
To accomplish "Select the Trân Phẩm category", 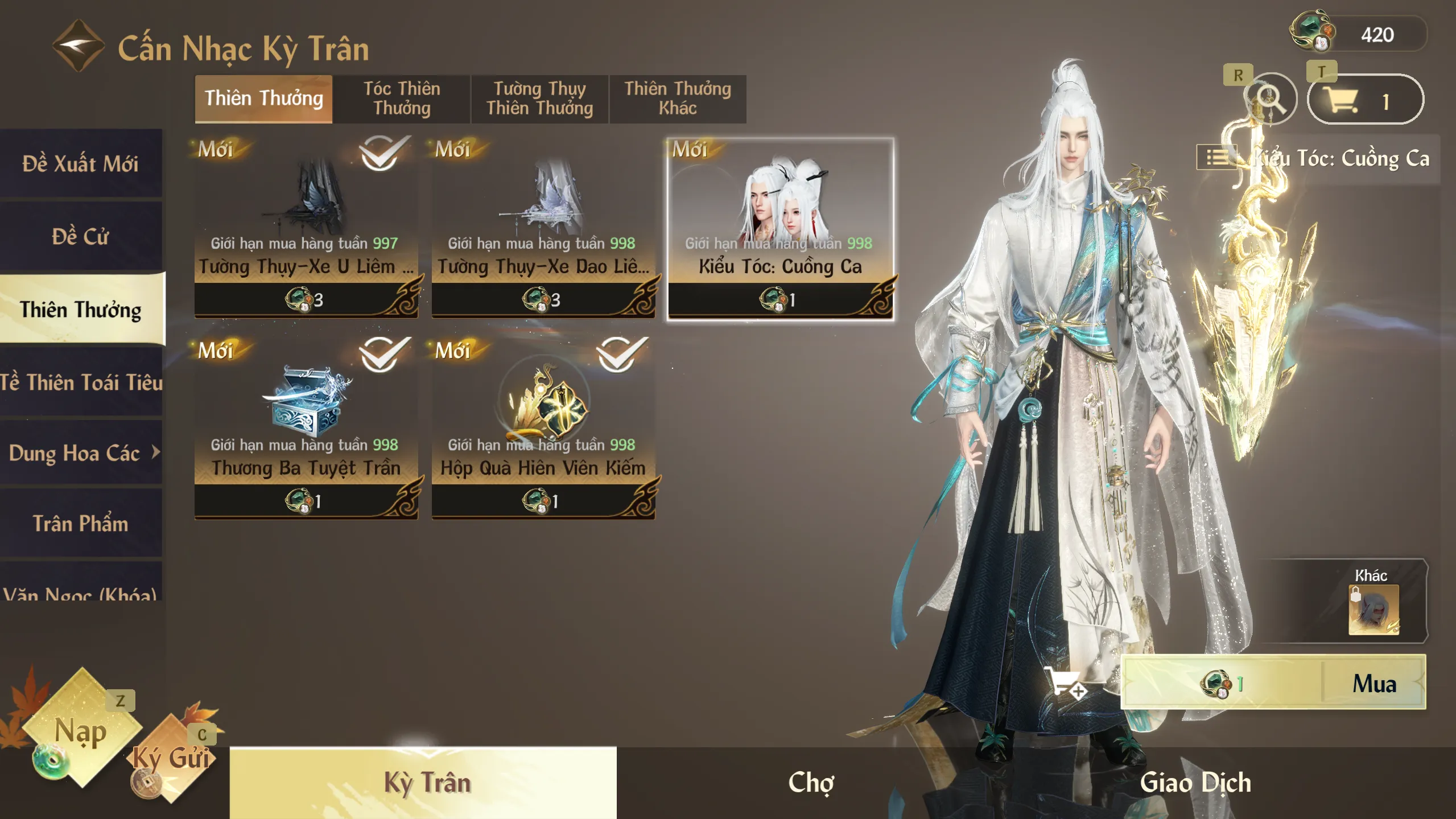I will point(80,524).
